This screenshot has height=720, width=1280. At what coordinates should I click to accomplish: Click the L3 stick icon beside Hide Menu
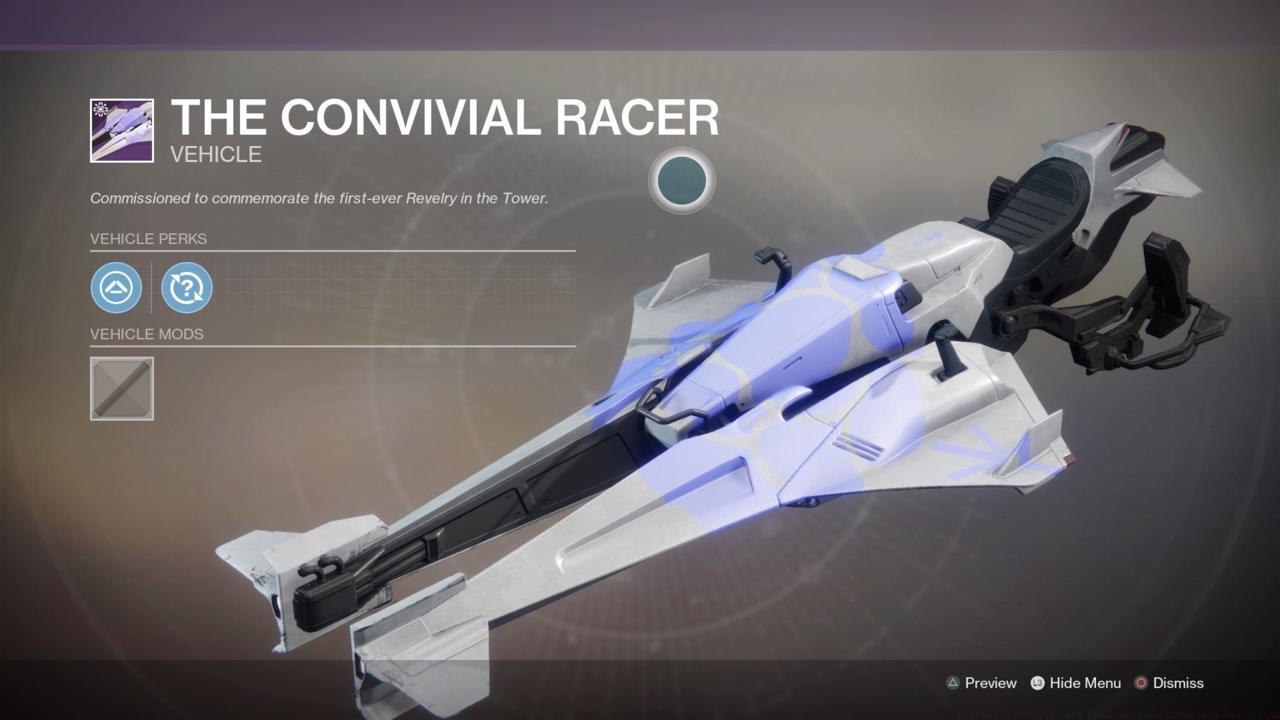1040,683
